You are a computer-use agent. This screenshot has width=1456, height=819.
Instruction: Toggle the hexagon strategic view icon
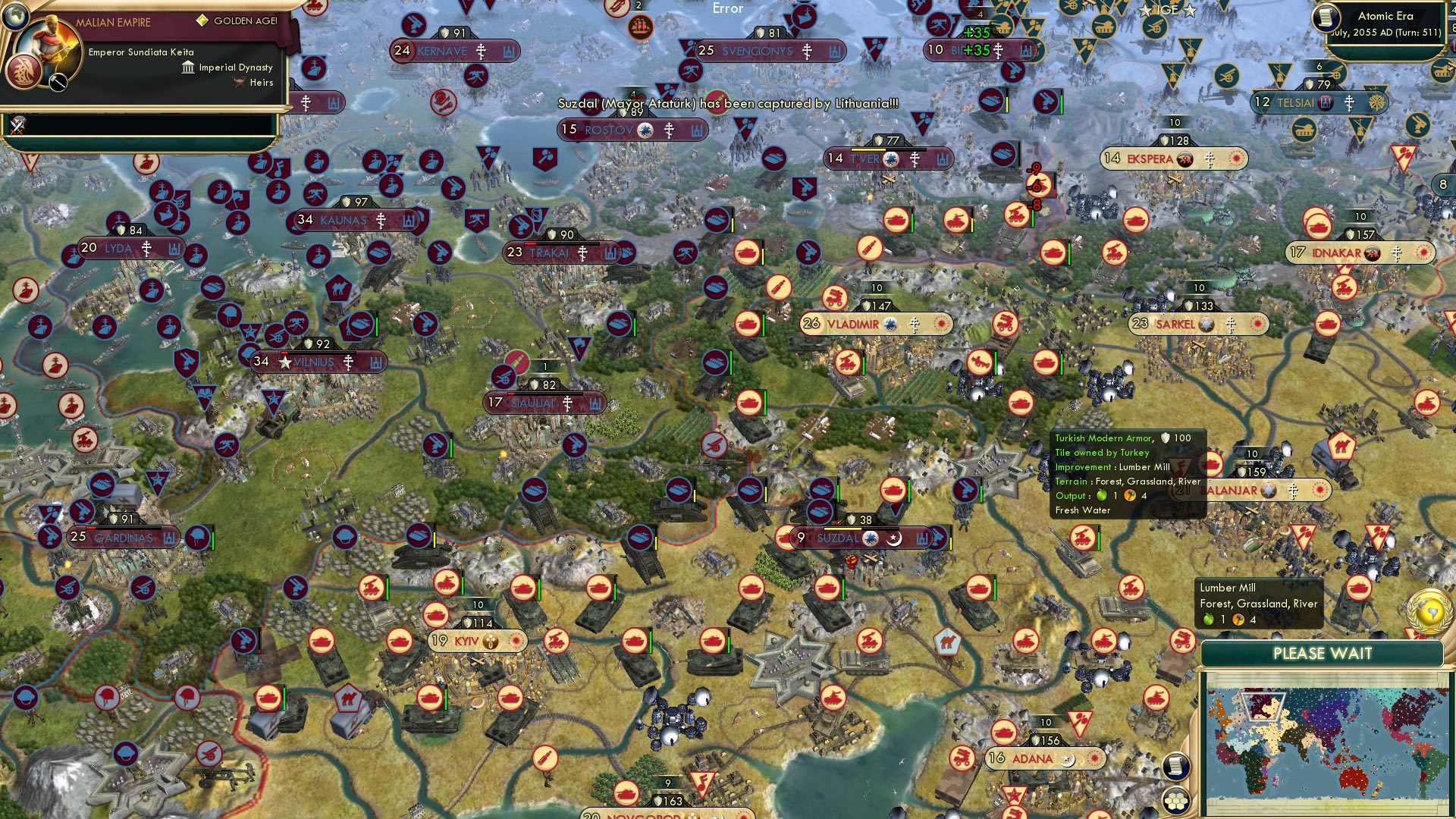(x=1175, y=802)
